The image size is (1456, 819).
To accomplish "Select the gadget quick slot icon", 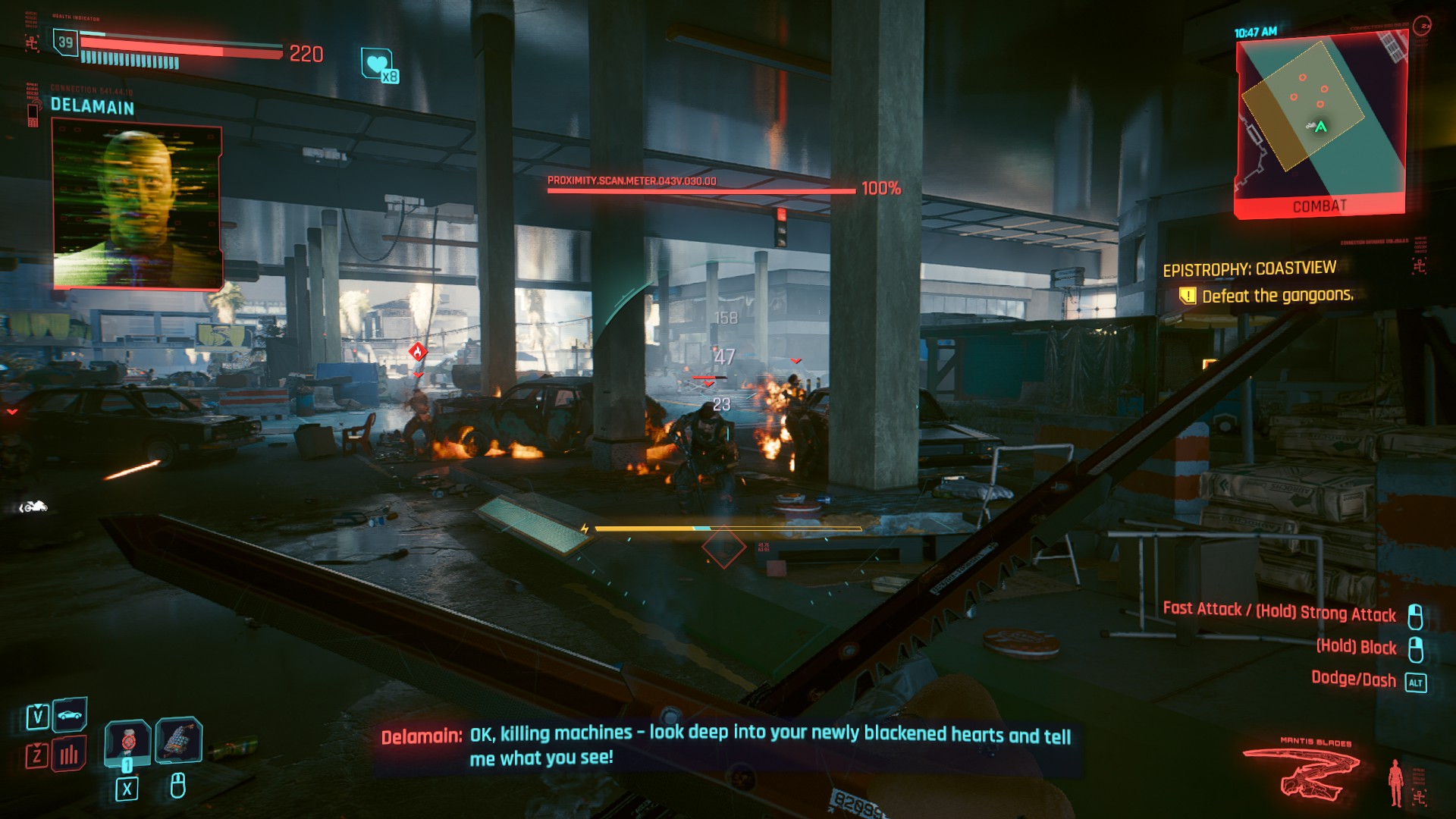I will click(x=179, y=739).
